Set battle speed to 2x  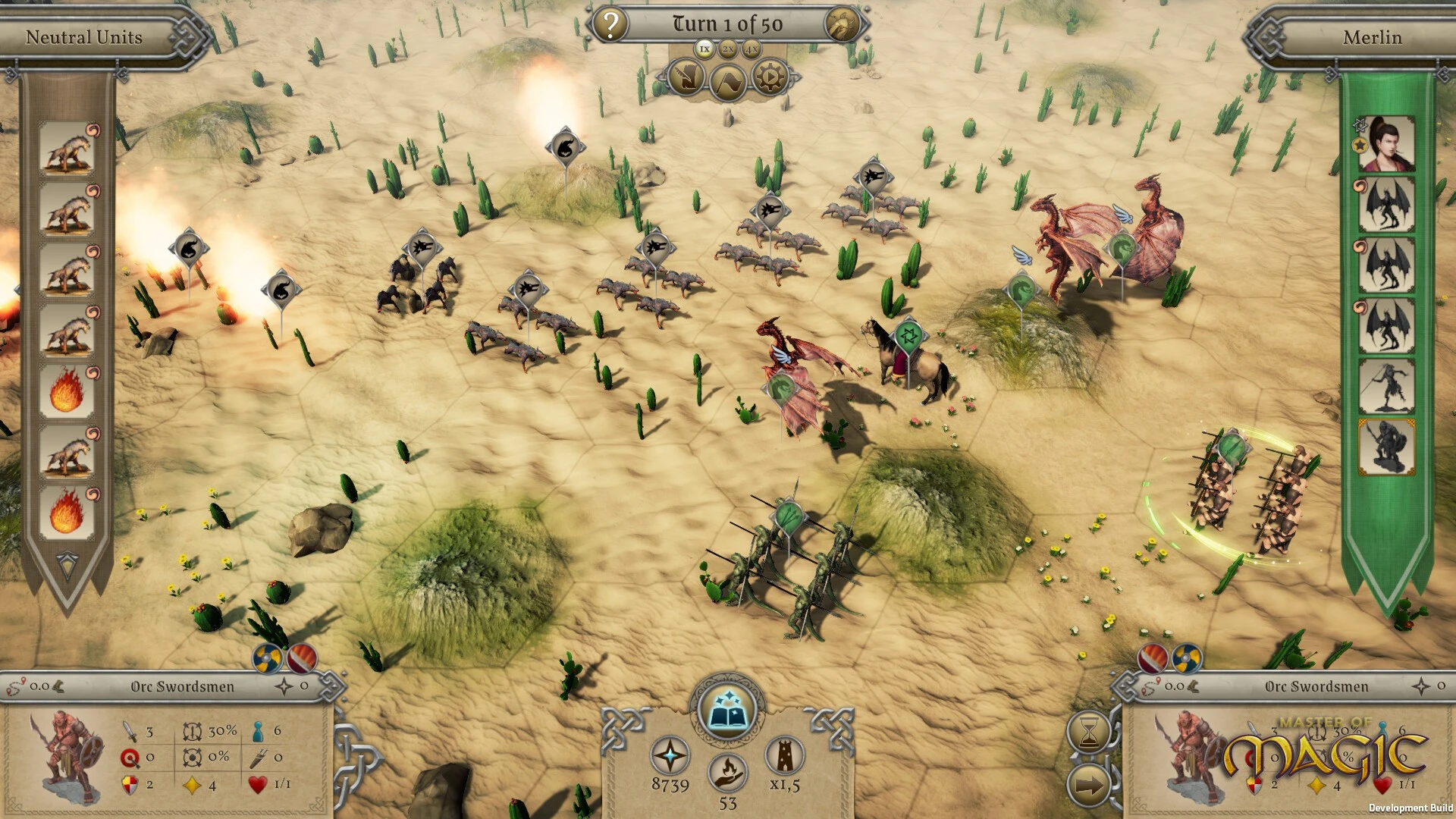(728, 49)
